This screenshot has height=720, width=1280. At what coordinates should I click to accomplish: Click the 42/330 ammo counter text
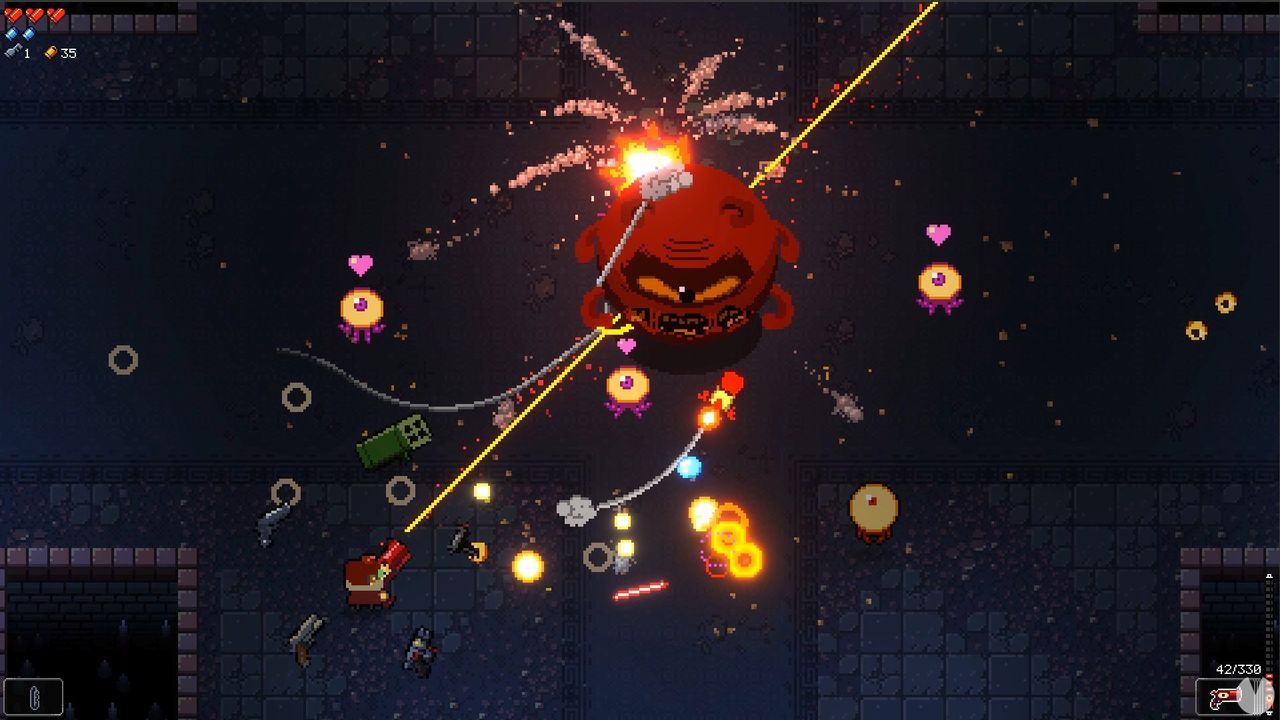tap(1238, 668)
